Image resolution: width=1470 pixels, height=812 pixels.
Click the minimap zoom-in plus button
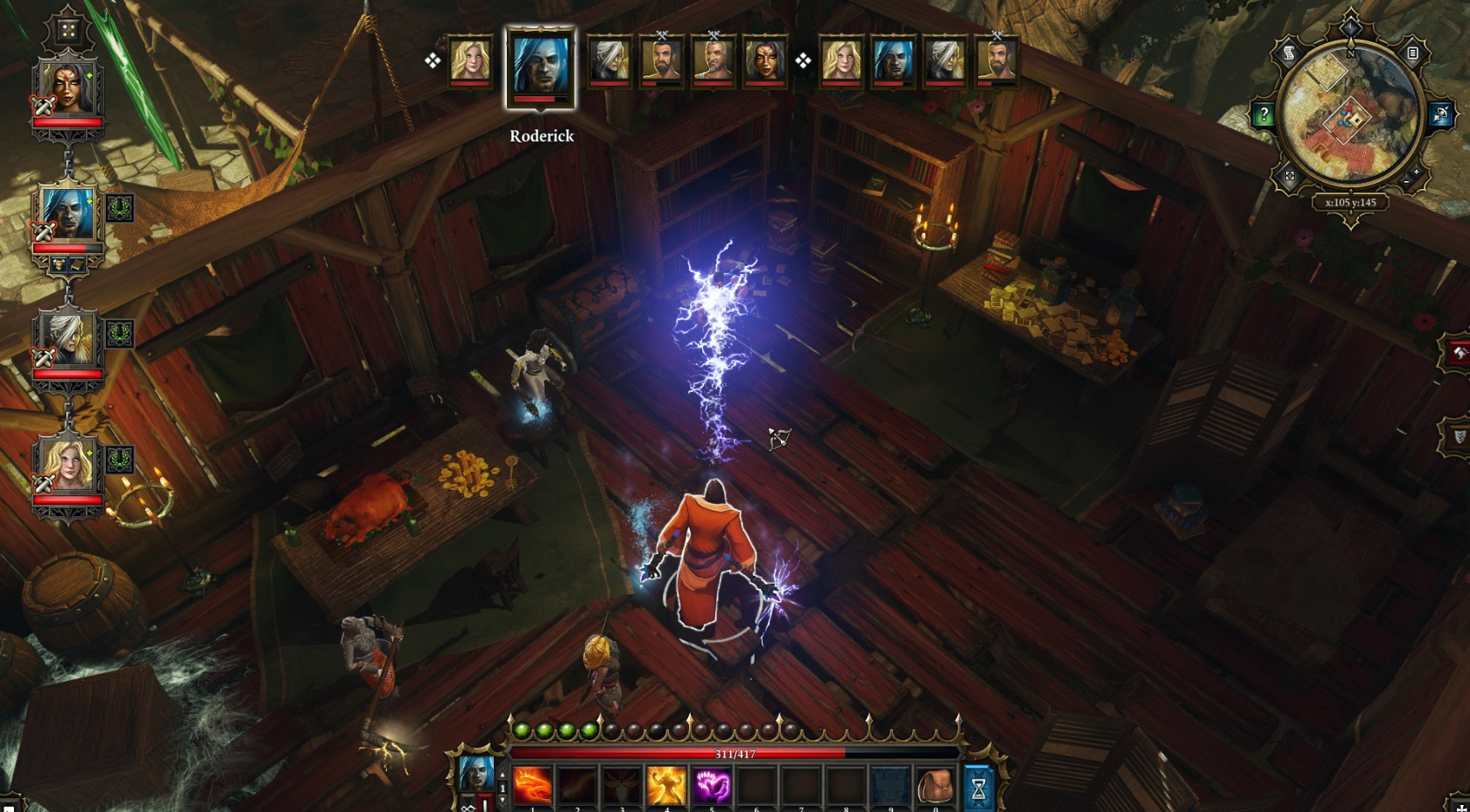1417,172
